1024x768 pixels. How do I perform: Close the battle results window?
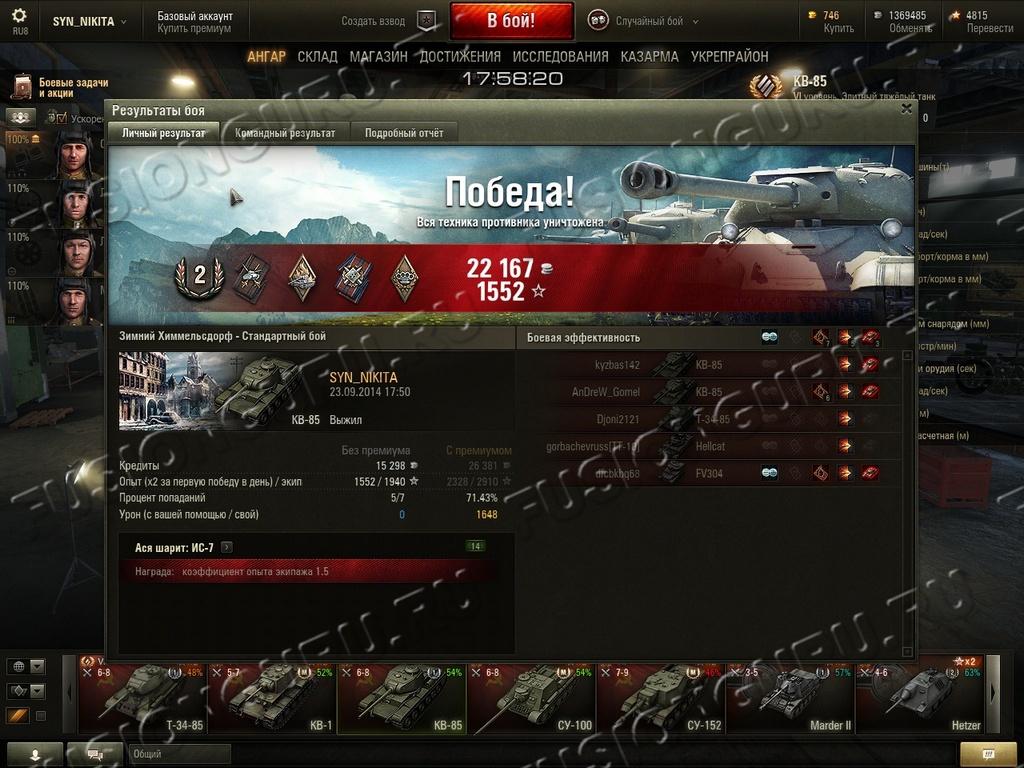click(906, 108)
